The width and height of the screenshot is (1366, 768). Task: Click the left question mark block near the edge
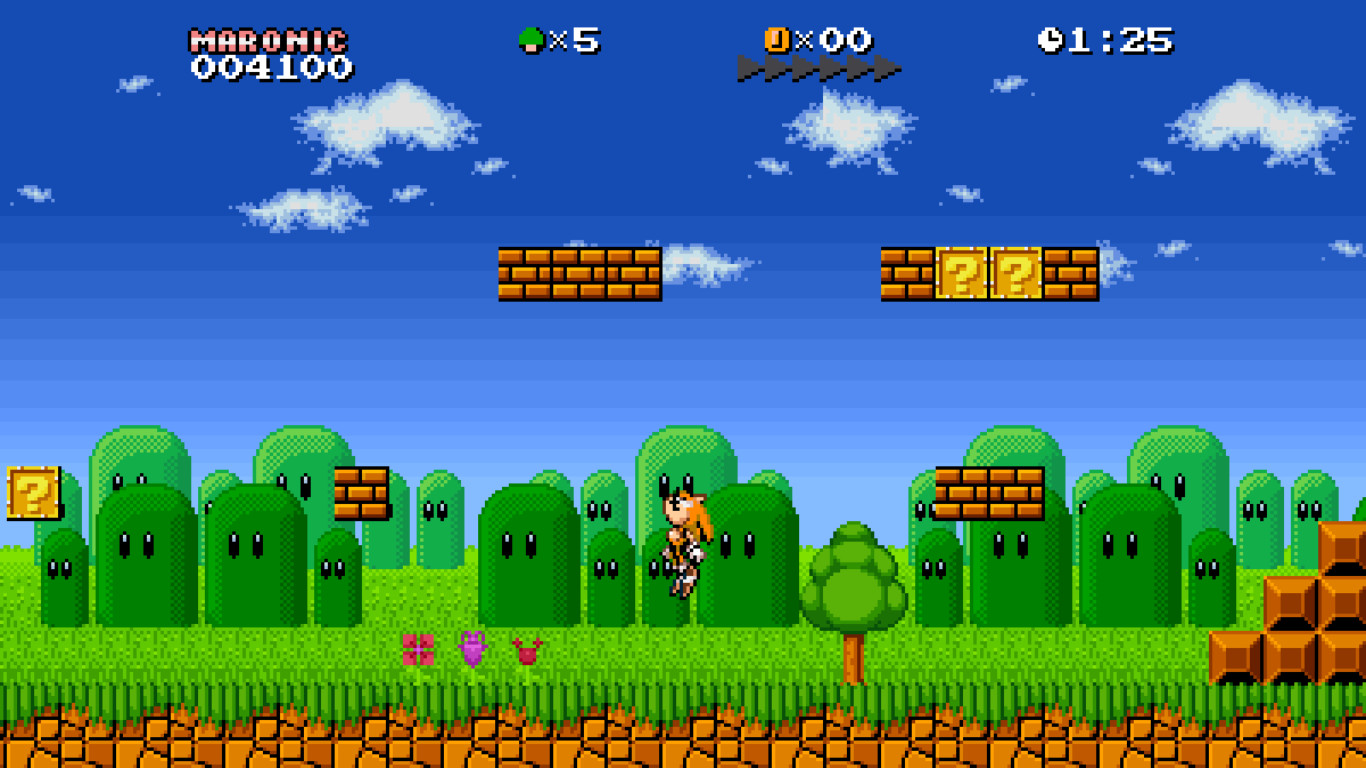pos(30,492)
